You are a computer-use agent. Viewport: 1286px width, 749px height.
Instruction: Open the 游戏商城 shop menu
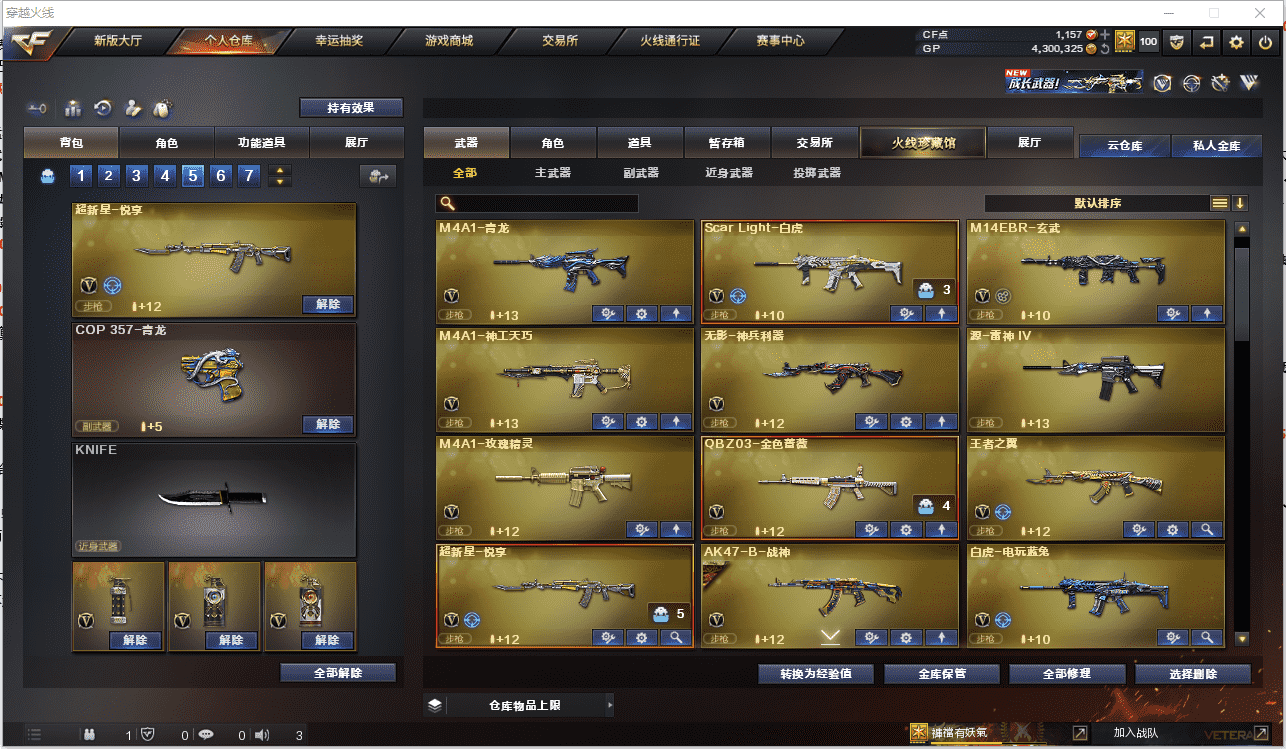coord(449,41)
